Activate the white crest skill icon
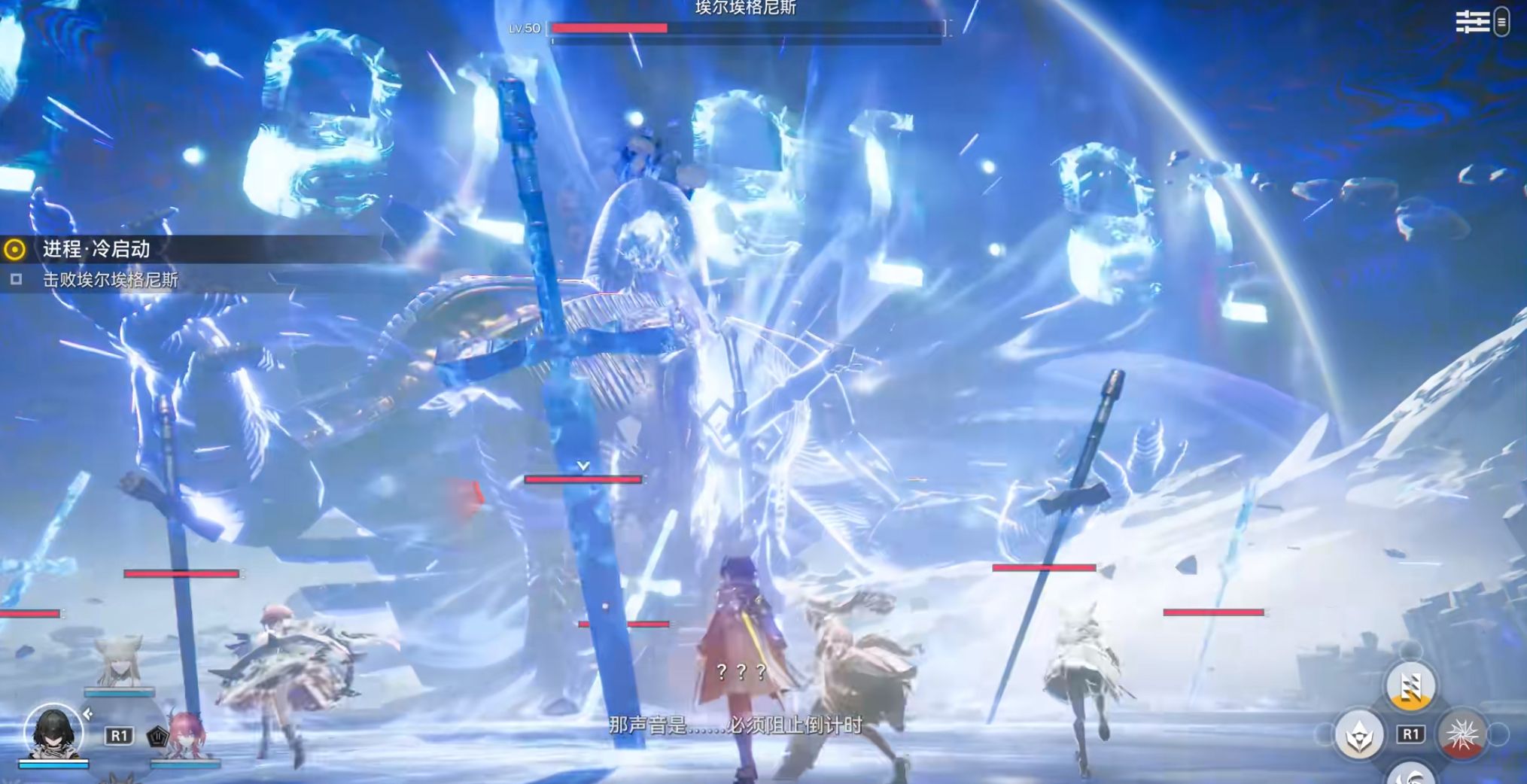This screenshot has height=784, width=1527. [1359, 734]
